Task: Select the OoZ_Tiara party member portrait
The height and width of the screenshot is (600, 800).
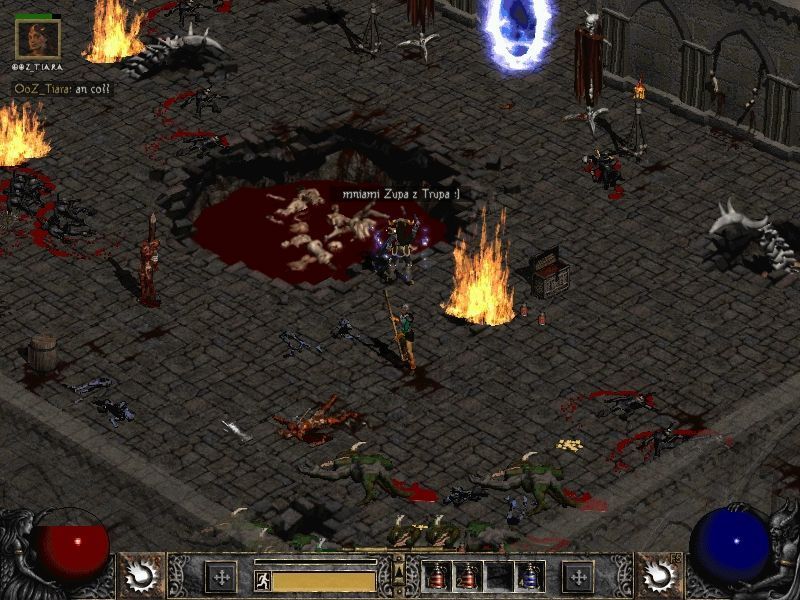Action: pos(38,39)
